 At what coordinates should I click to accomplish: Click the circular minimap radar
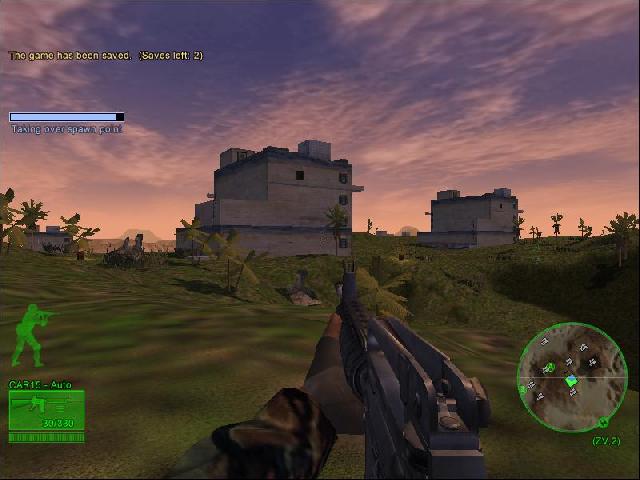point(571,377)
